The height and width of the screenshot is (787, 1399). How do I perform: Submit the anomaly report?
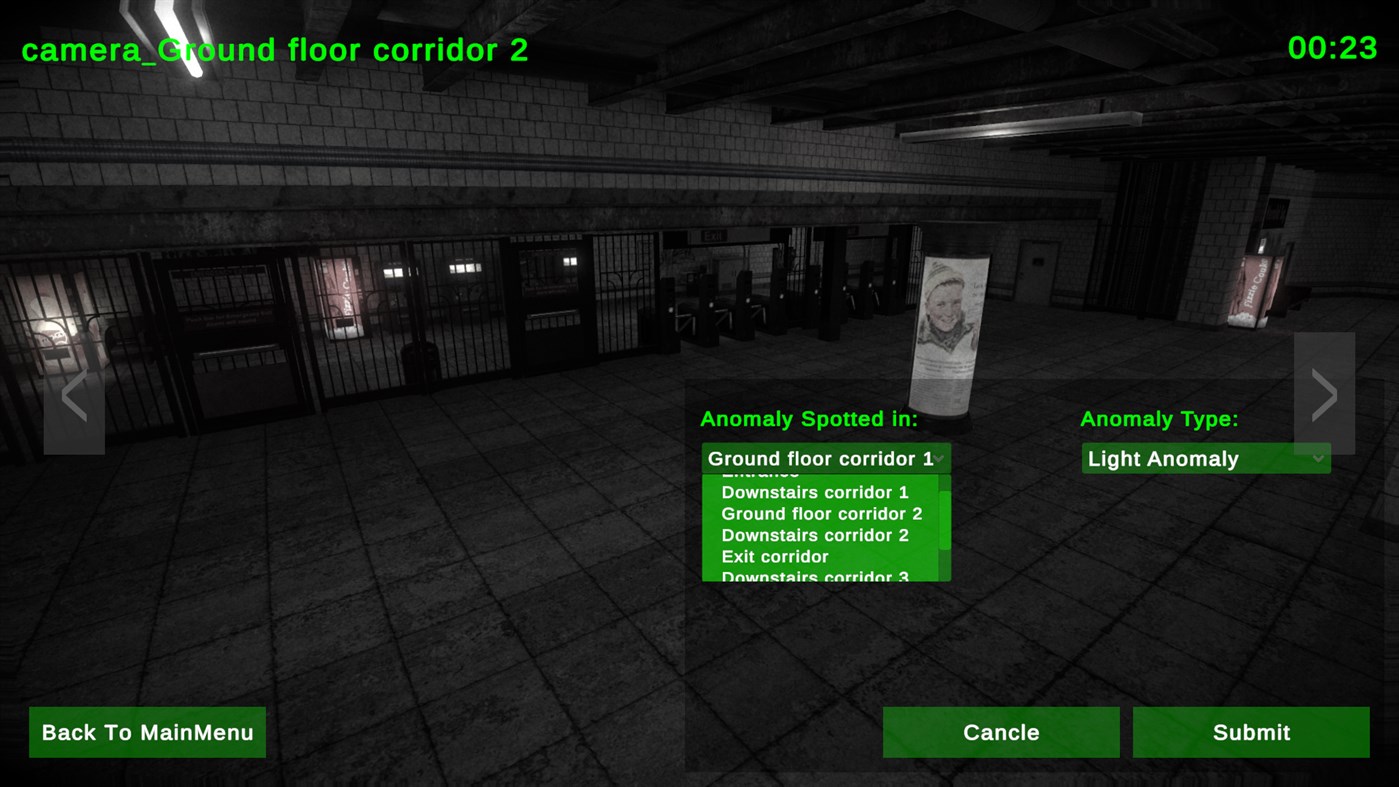tap(1250, 731)
